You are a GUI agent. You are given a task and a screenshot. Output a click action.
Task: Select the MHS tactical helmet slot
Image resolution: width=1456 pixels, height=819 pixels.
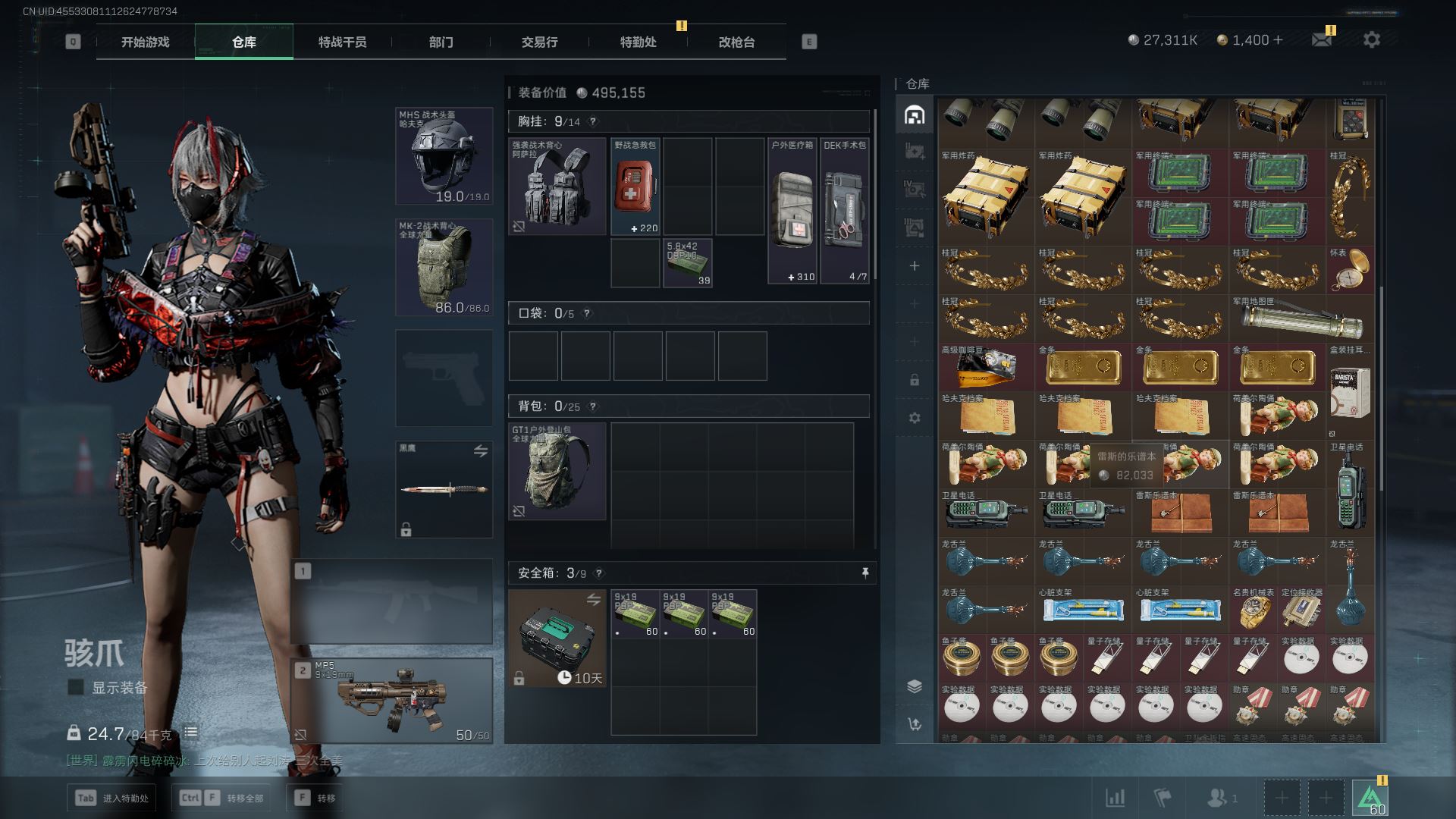(x=444, y=156)
